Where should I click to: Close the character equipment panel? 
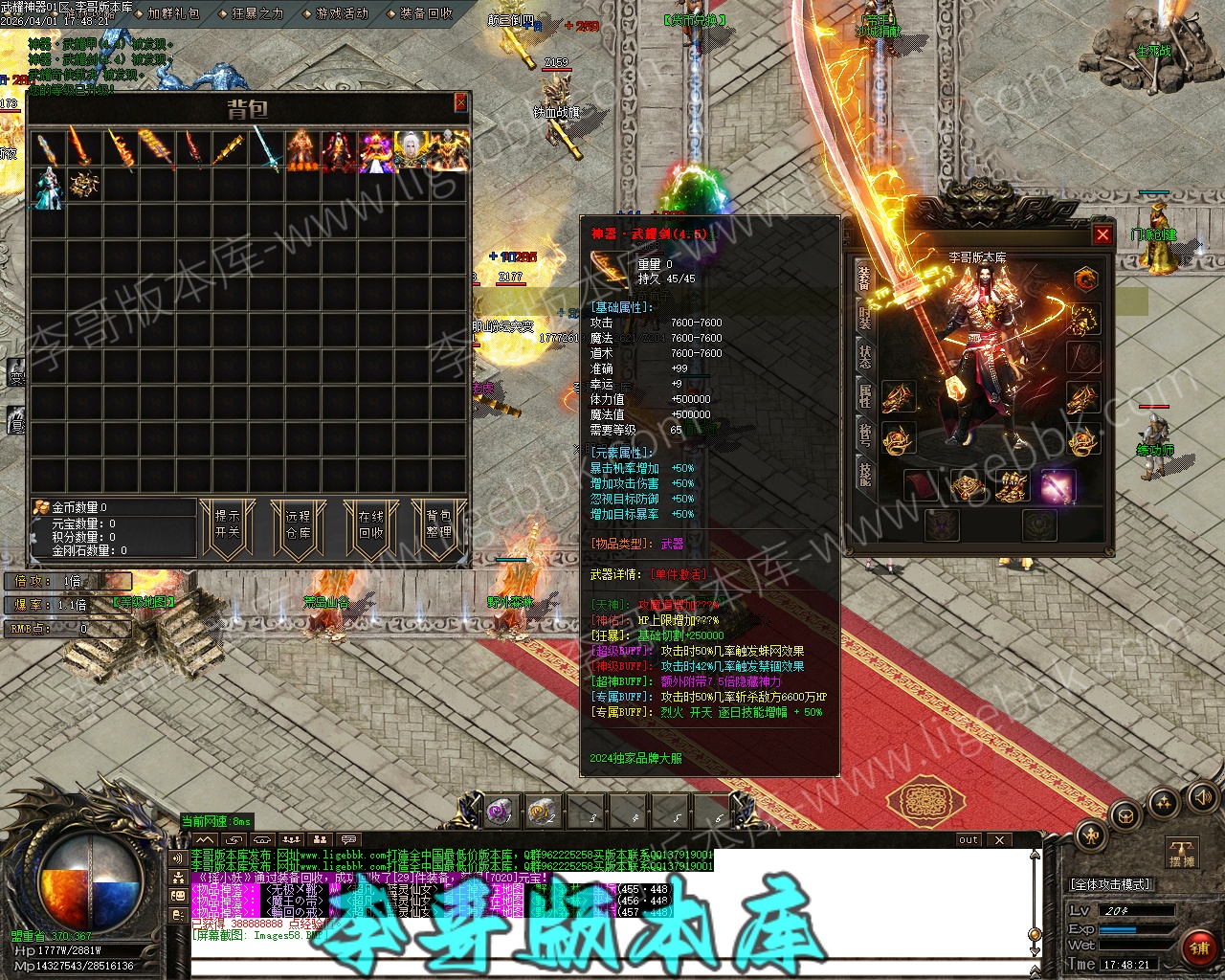(x=1102, y=234)
